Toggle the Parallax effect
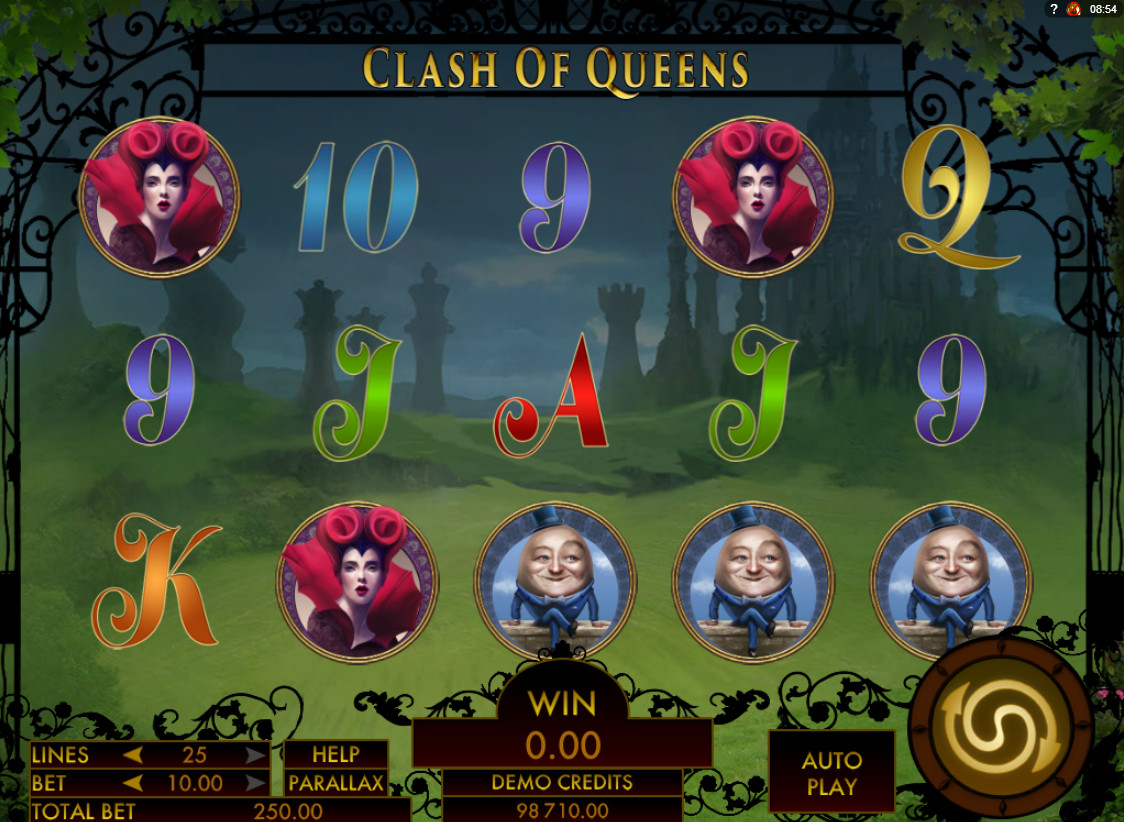This screenshot has width=1124, height=822. point(336,783)
